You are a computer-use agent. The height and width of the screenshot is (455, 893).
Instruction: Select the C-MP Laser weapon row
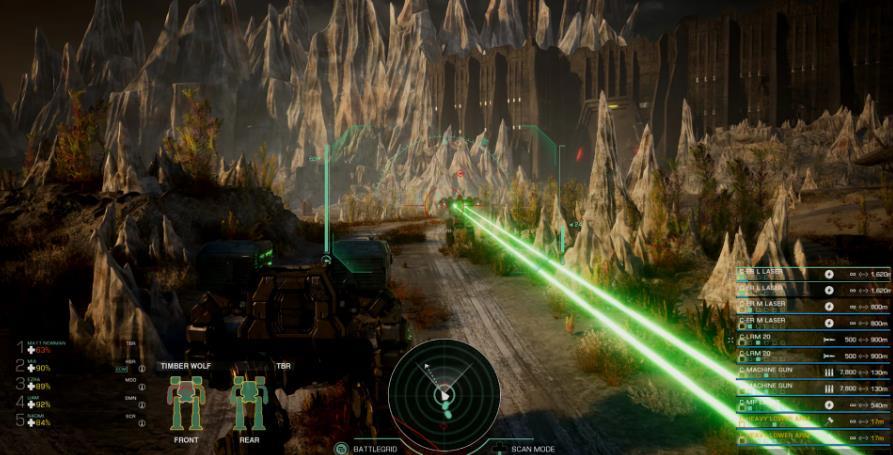812,404
